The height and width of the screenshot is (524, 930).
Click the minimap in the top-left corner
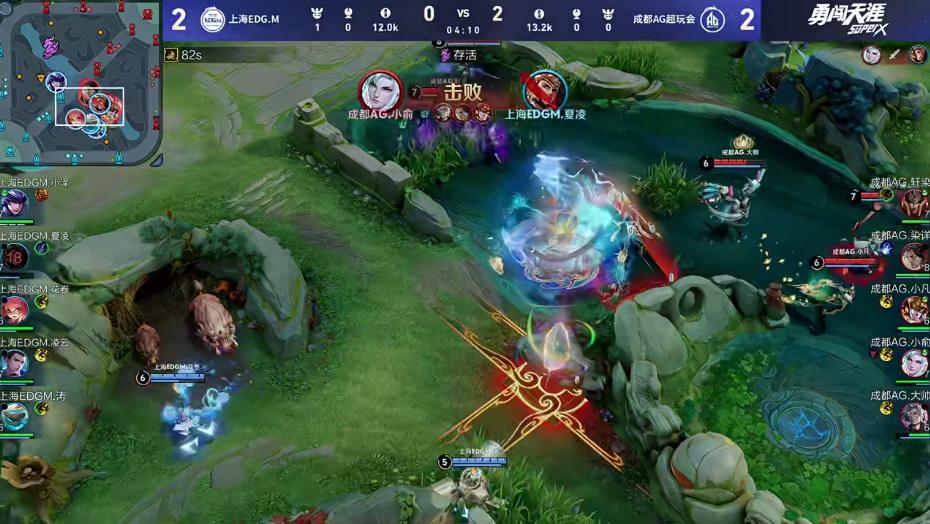pyautogui.click(x=80, y=82)
